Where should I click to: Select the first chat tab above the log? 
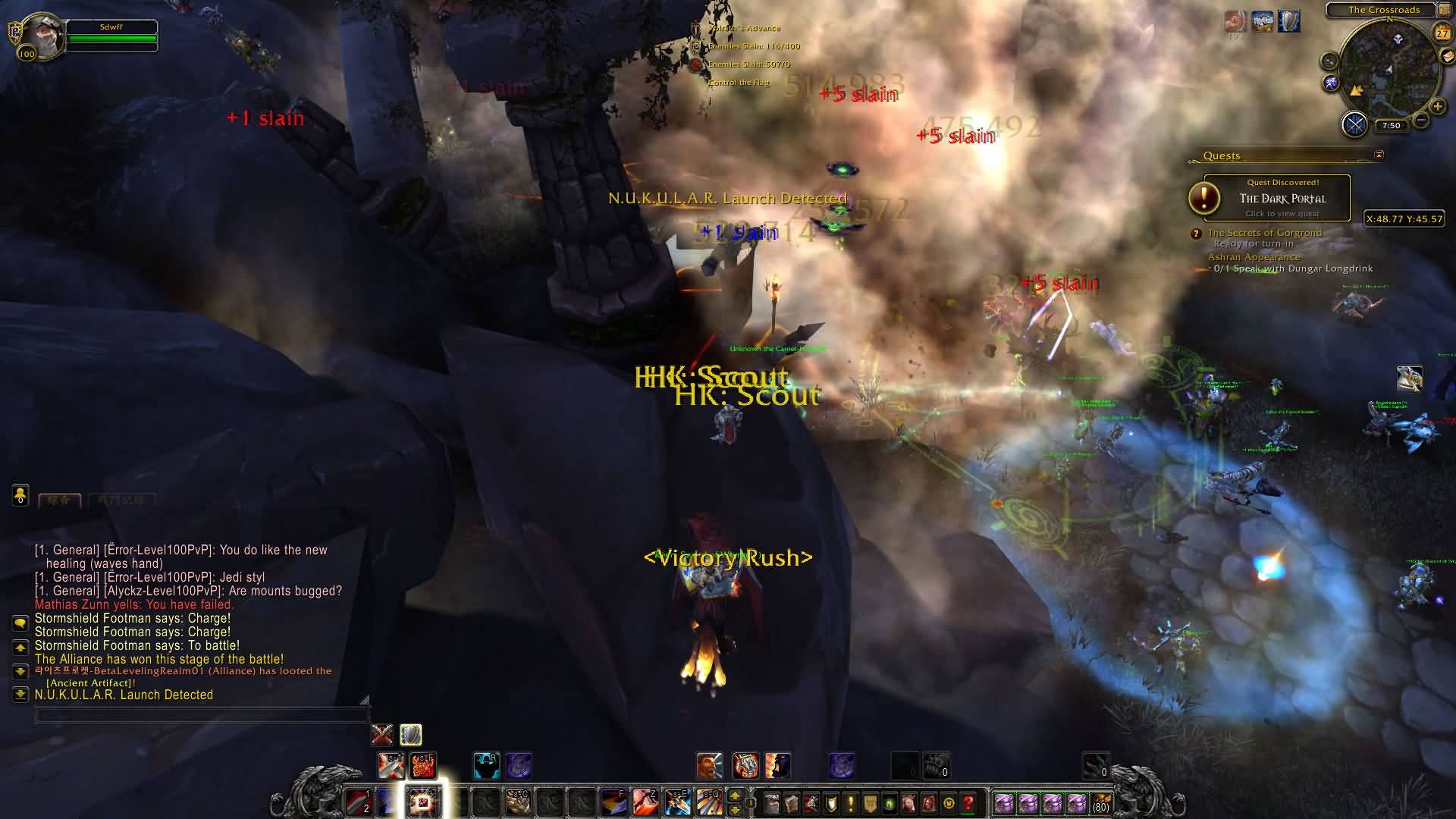(59, 500)
